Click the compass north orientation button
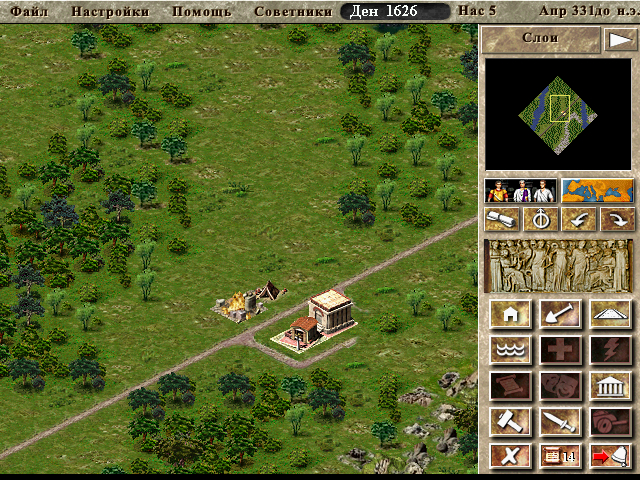640x480 pixels. coord(541,219)
